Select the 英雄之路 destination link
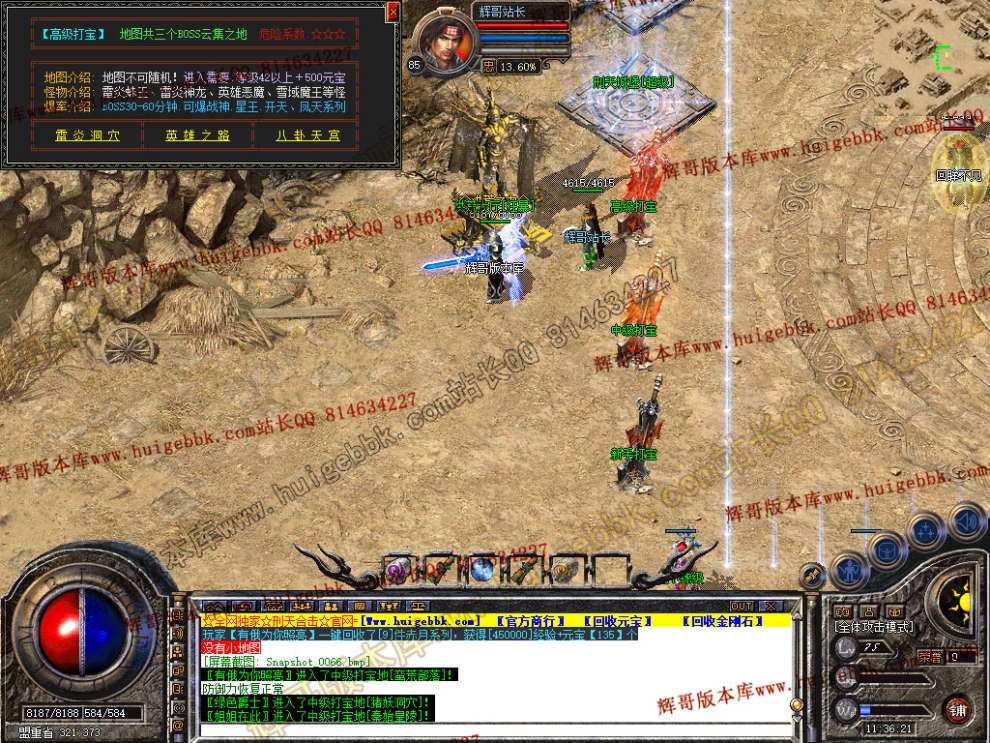 pyautogui.click(x=198, y=135)
